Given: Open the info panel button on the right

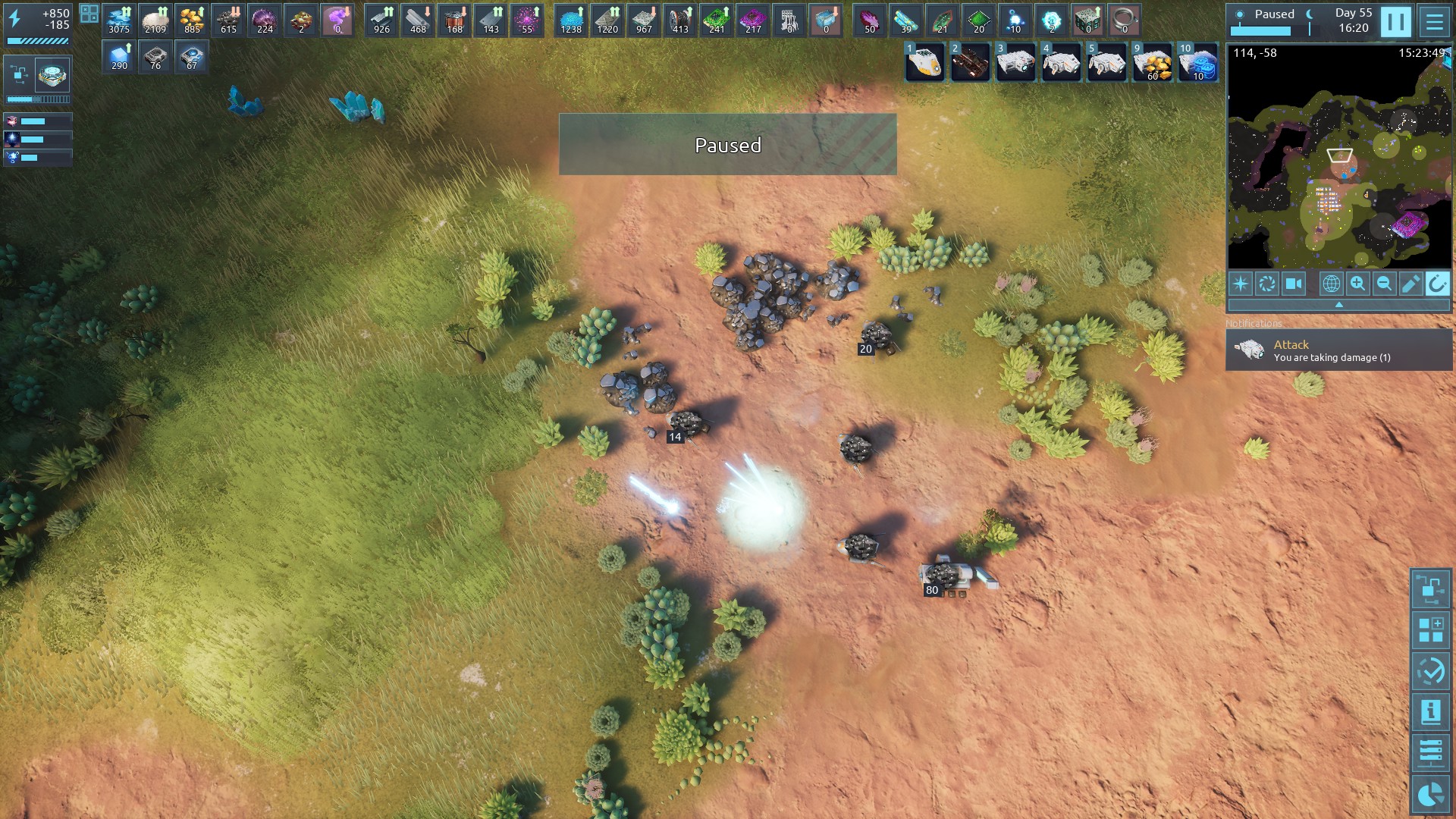Looking at the screenshot, I should (1430, 712).
